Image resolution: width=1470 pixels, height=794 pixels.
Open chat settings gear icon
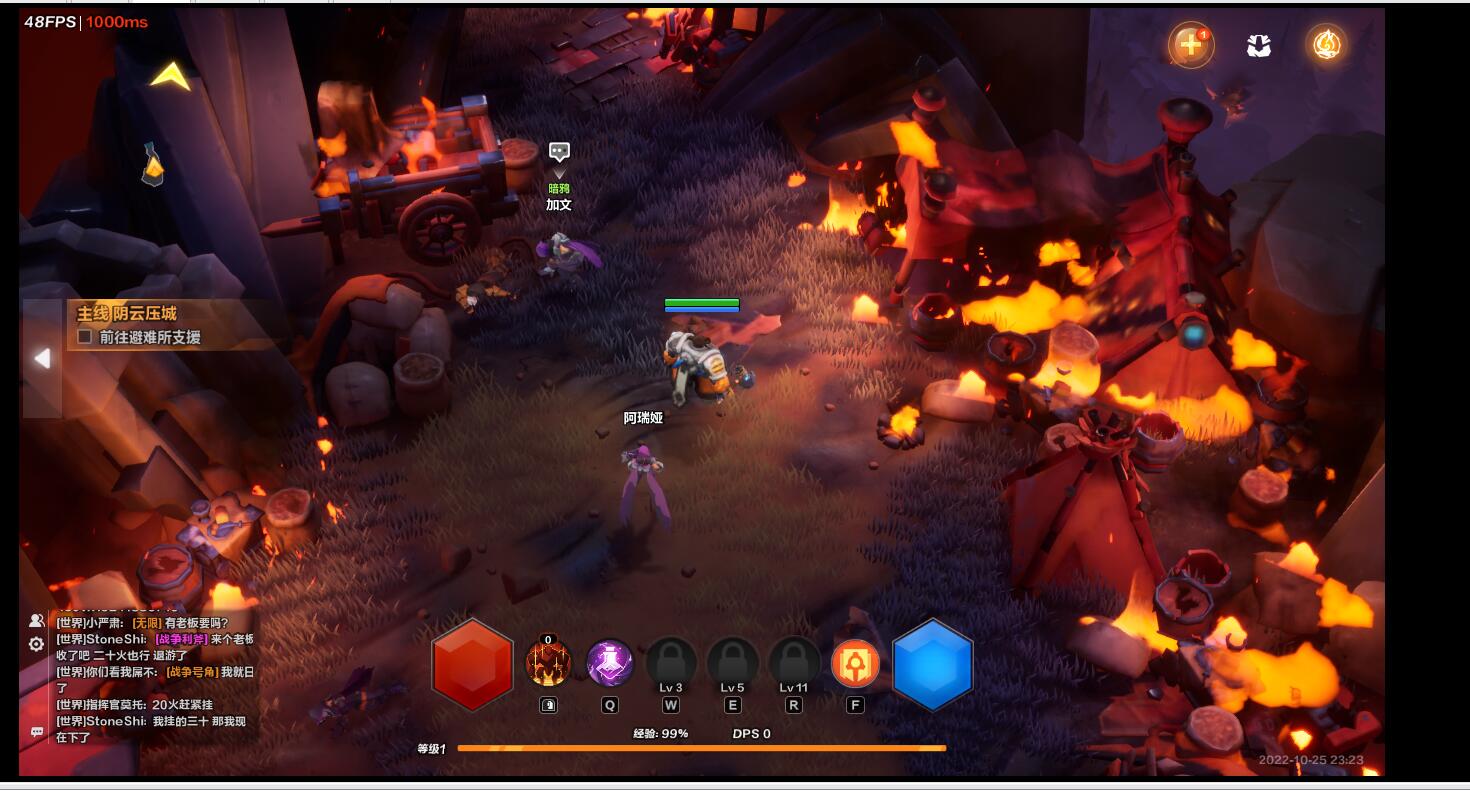click(37, 644)
